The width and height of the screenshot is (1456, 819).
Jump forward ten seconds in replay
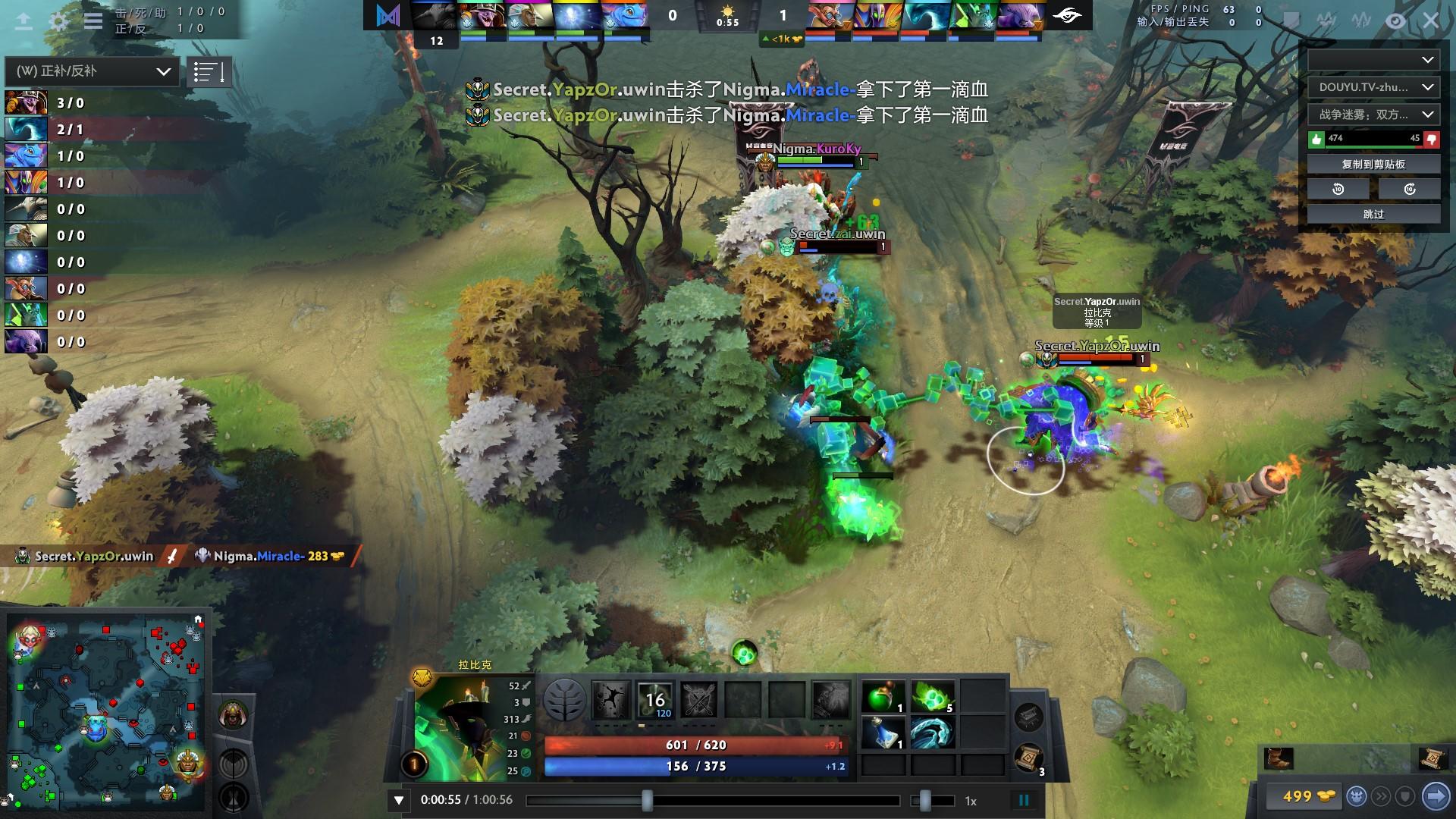[x=1409, y=189]
